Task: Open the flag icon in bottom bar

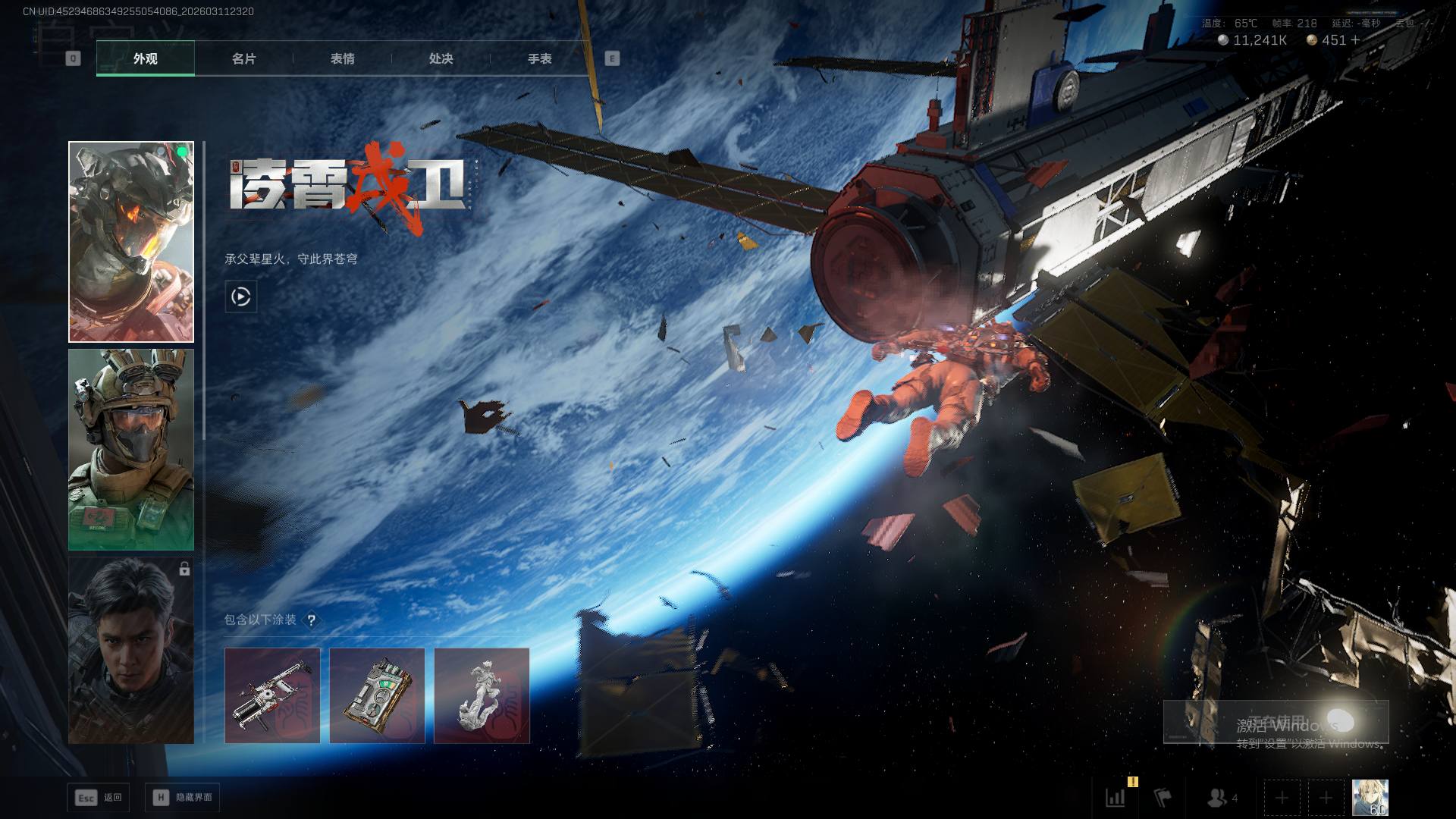Action: [1163, 797]
